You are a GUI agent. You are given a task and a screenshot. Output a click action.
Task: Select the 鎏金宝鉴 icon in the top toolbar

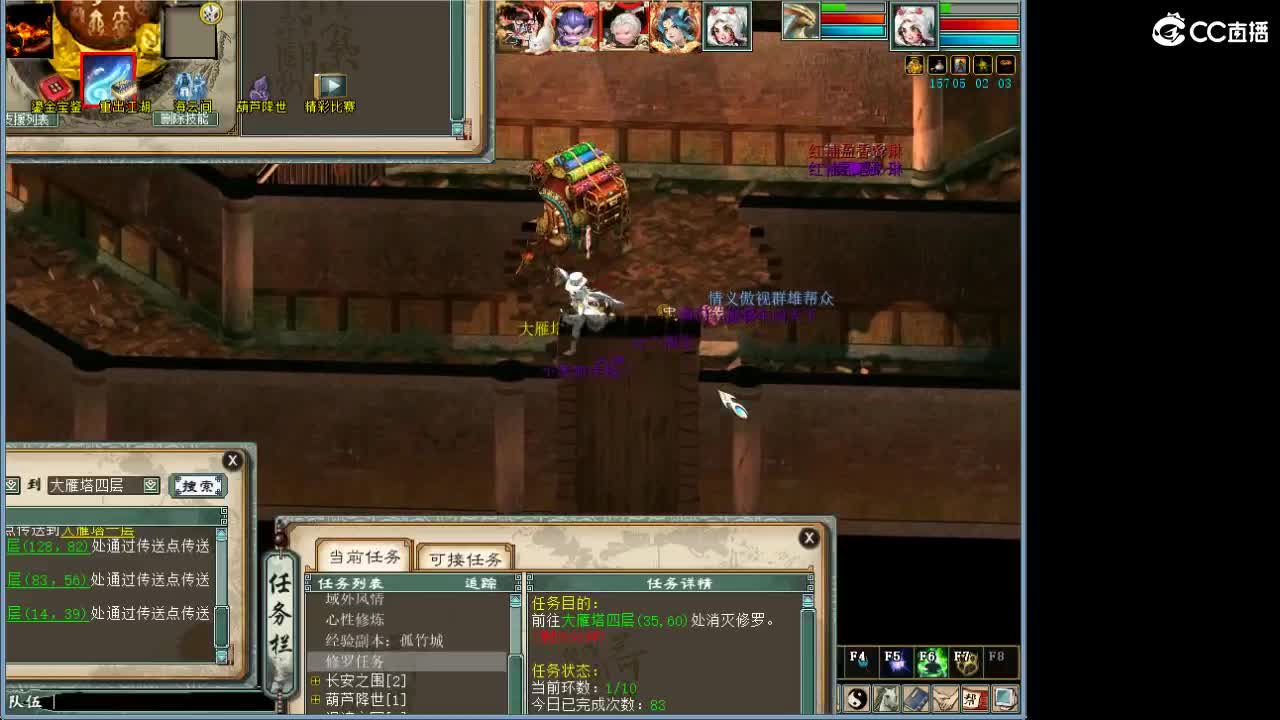(x=55, y=87)
